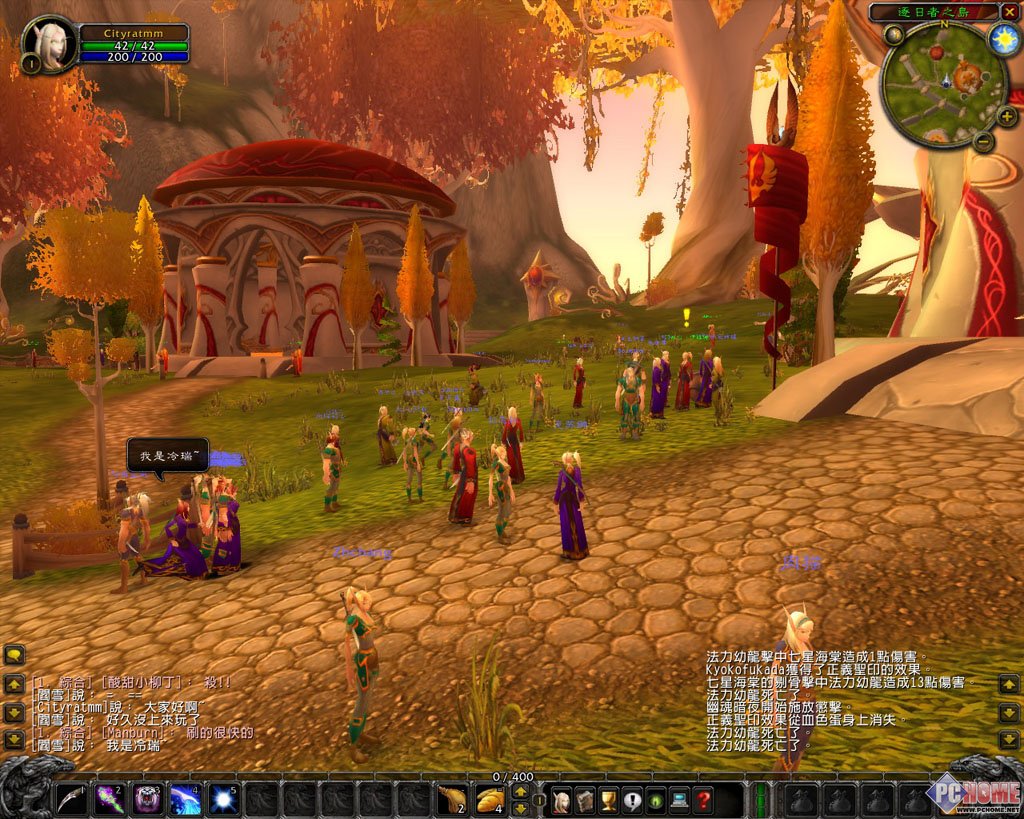Activate the beast face ability in slot 3
Image resolution: width=1024 pixels, height=819 pixels.
point(147,799)
